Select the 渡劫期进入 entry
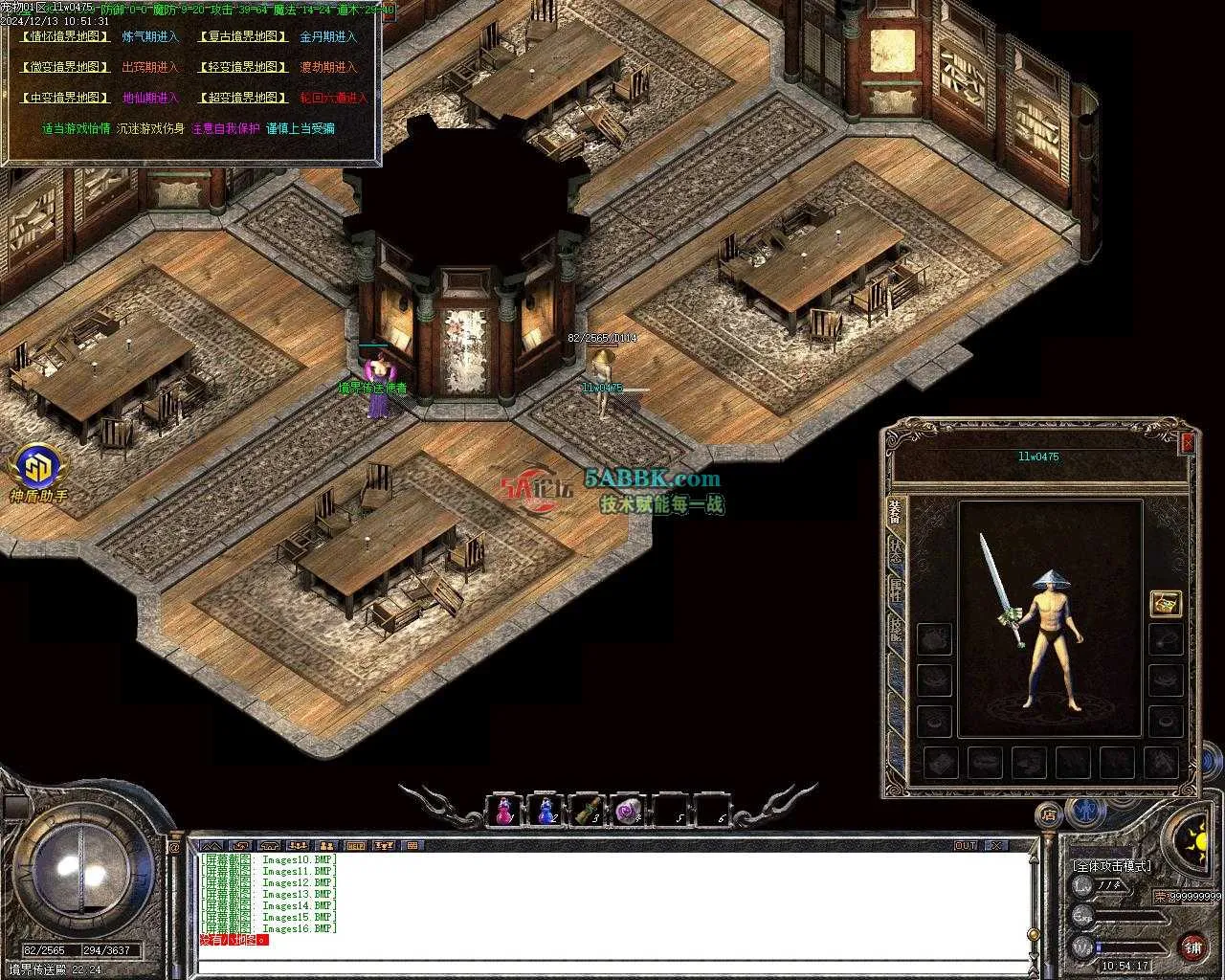This screenshot has height=980, width=1225. pyautogui.click(x=328, y=67)
